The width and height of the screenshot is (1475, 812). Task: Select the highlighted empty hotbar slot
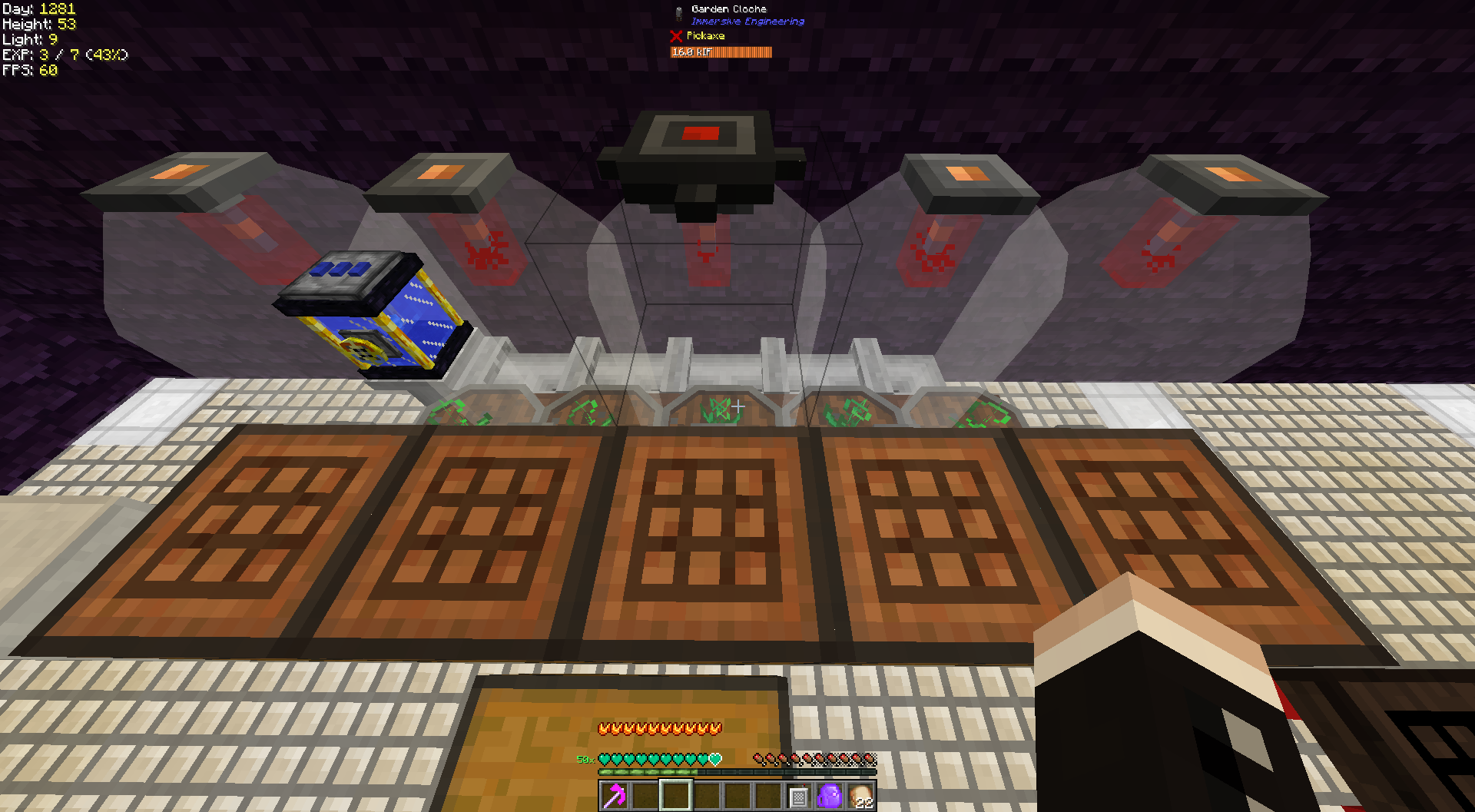coord(676,796)
